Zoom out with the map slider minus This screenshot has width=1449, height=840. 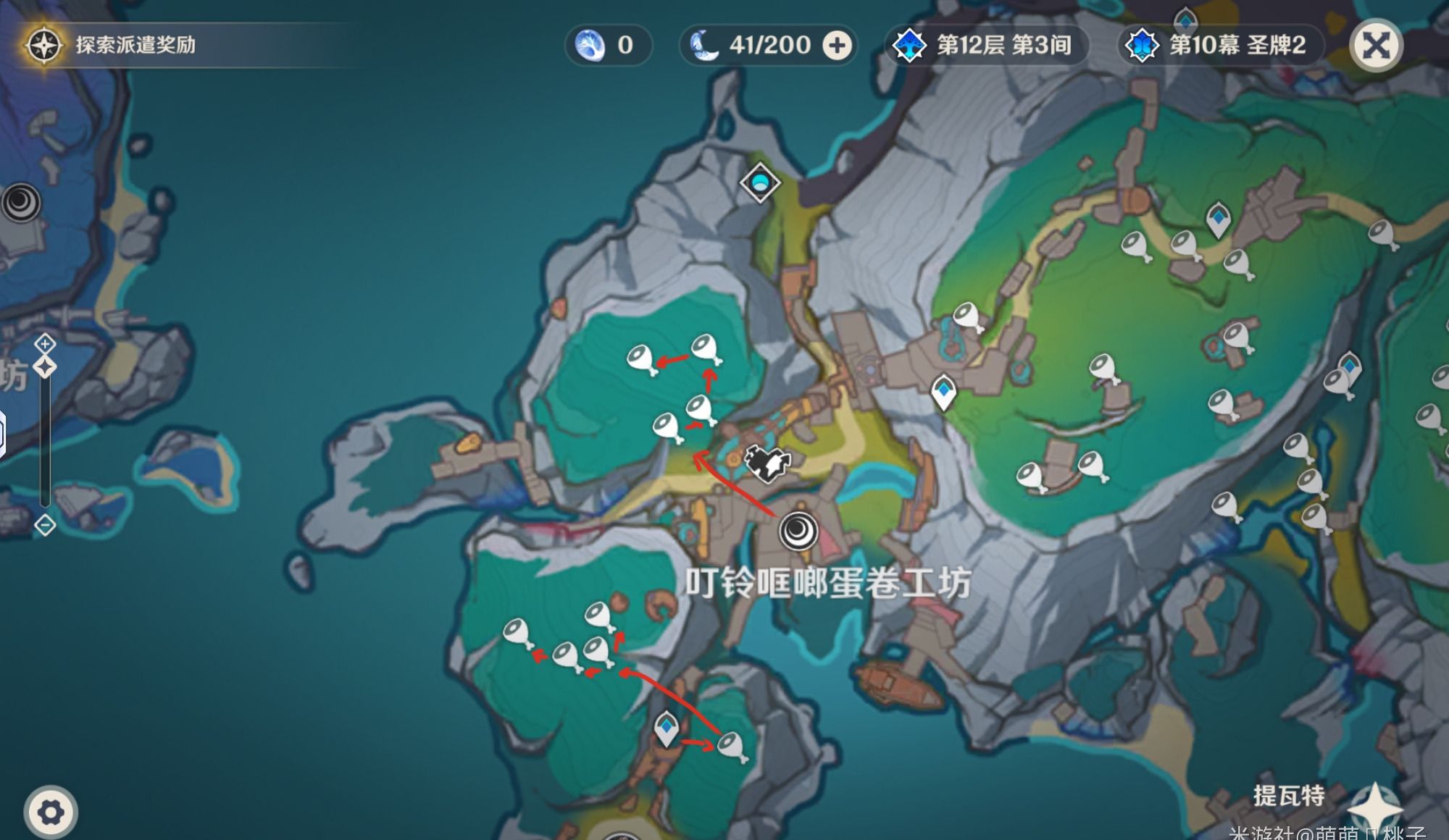45,525
